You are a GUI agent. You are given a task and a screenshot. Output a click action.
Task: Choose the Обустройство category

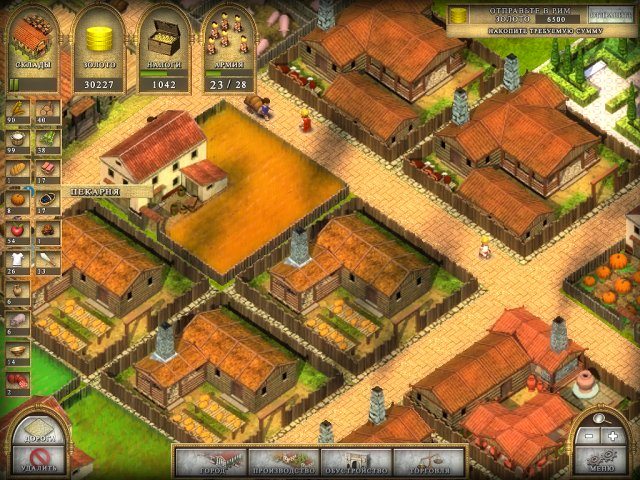pyautogui.click(x=356, y=462)
